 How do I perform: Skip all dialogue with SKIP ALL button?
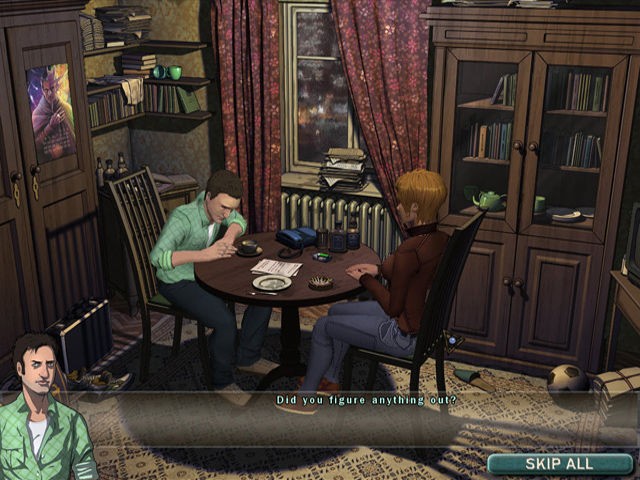559,463
